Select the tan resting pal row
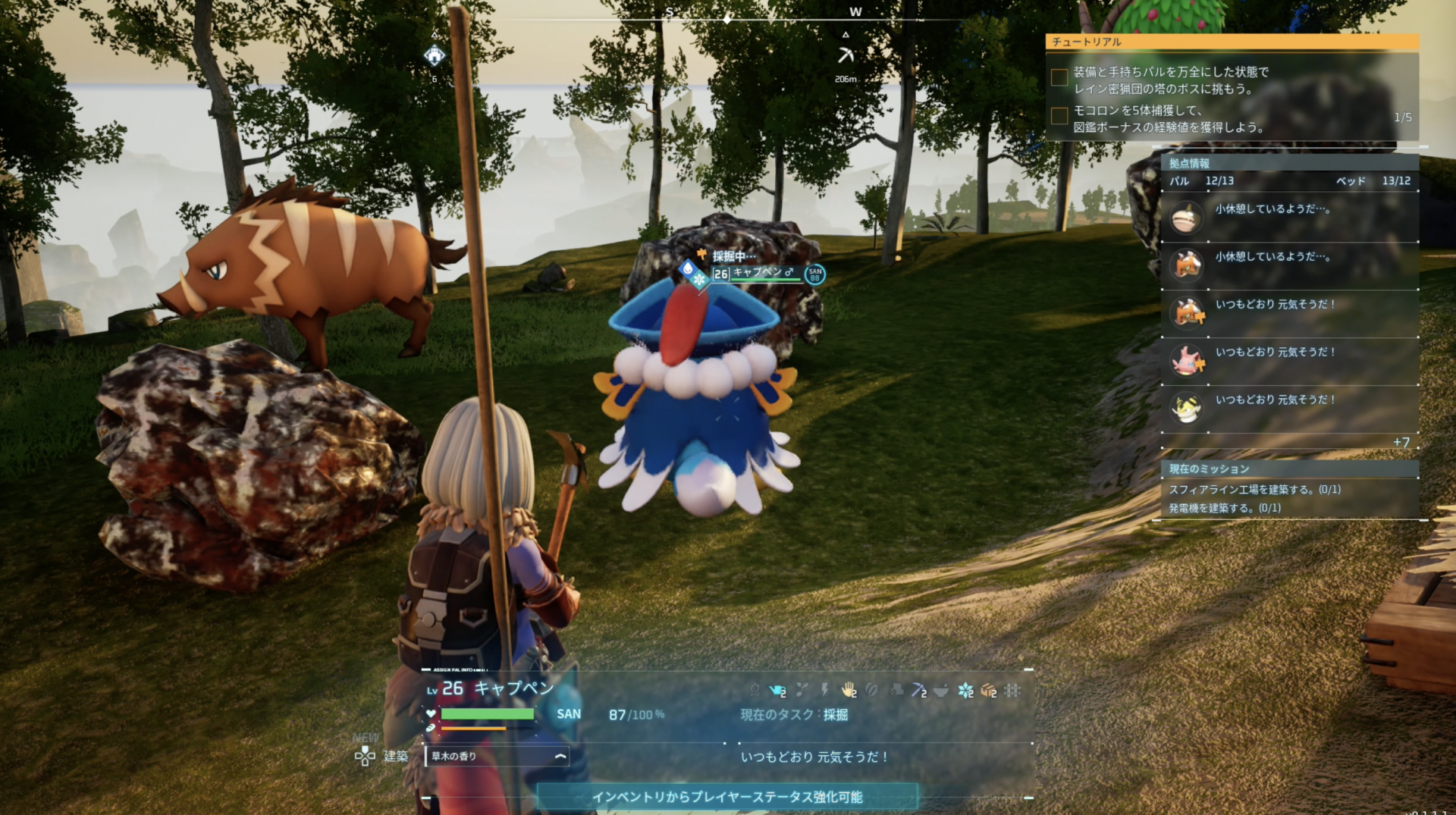This screenshot has width=1456, height=815. [1289, 218]
